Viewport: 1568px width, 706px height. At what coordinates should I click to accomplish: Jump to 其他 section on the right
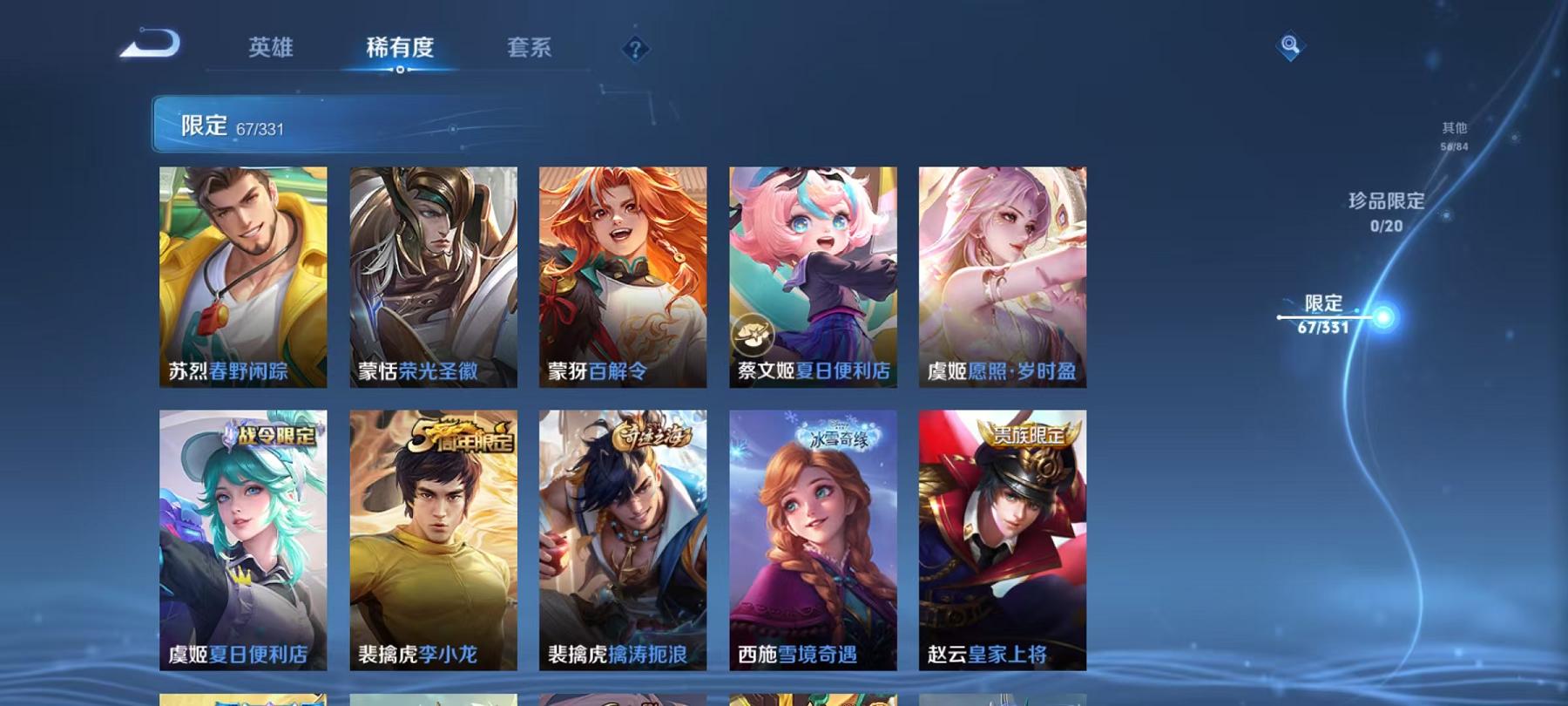click(x=1453, y=126)
